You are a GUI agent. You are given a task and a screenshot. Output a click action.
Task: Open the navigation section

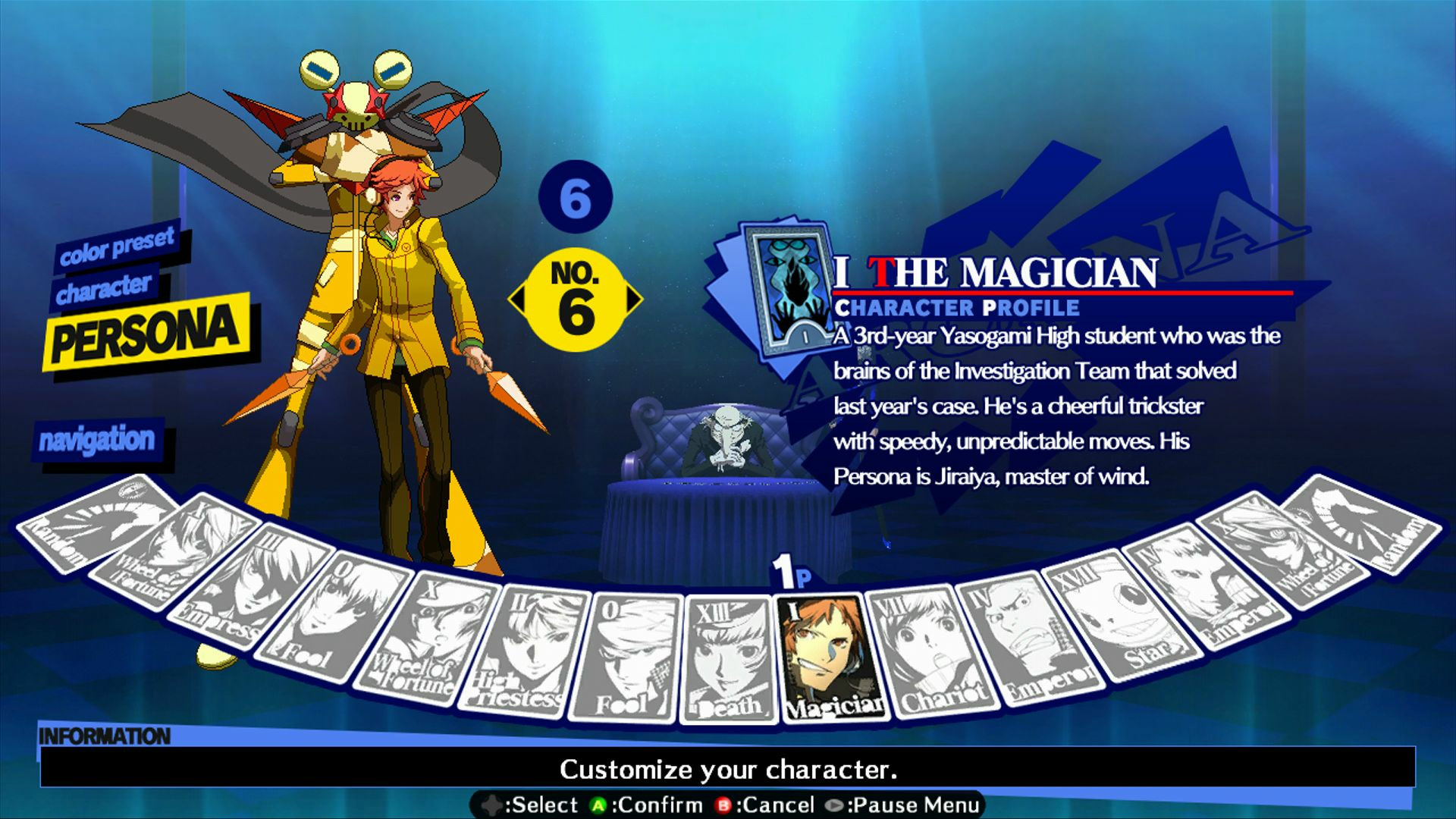coord(99,438)
